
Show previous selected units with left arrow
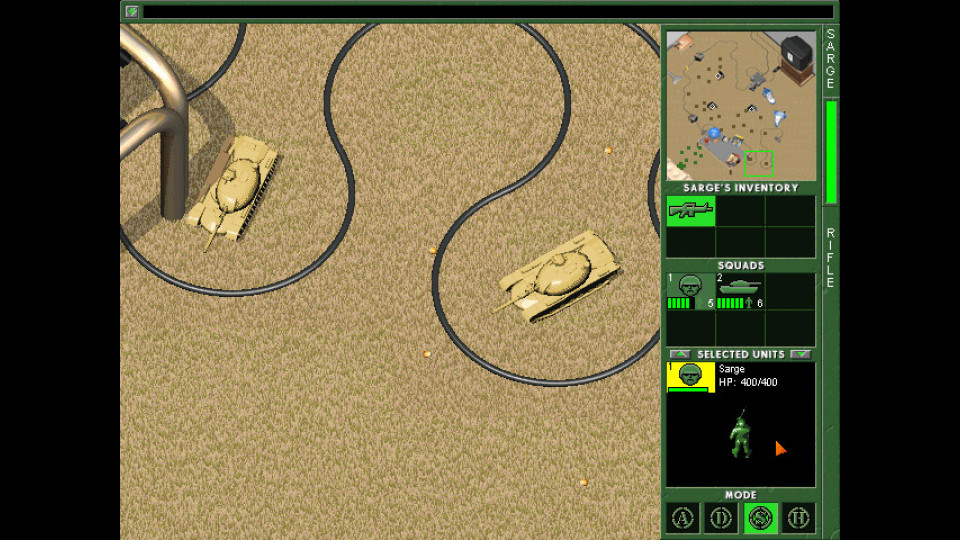pos(679,354)
